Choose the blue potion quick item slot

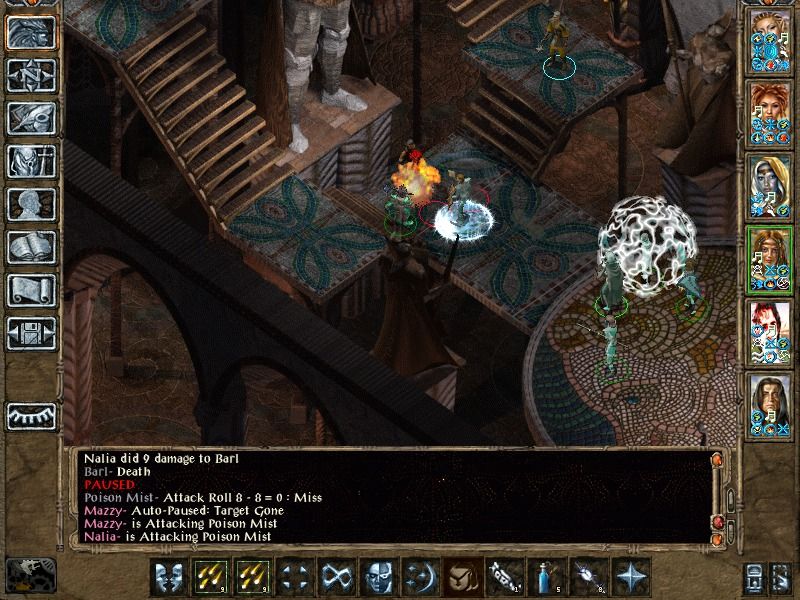click(x=545, y=577)
